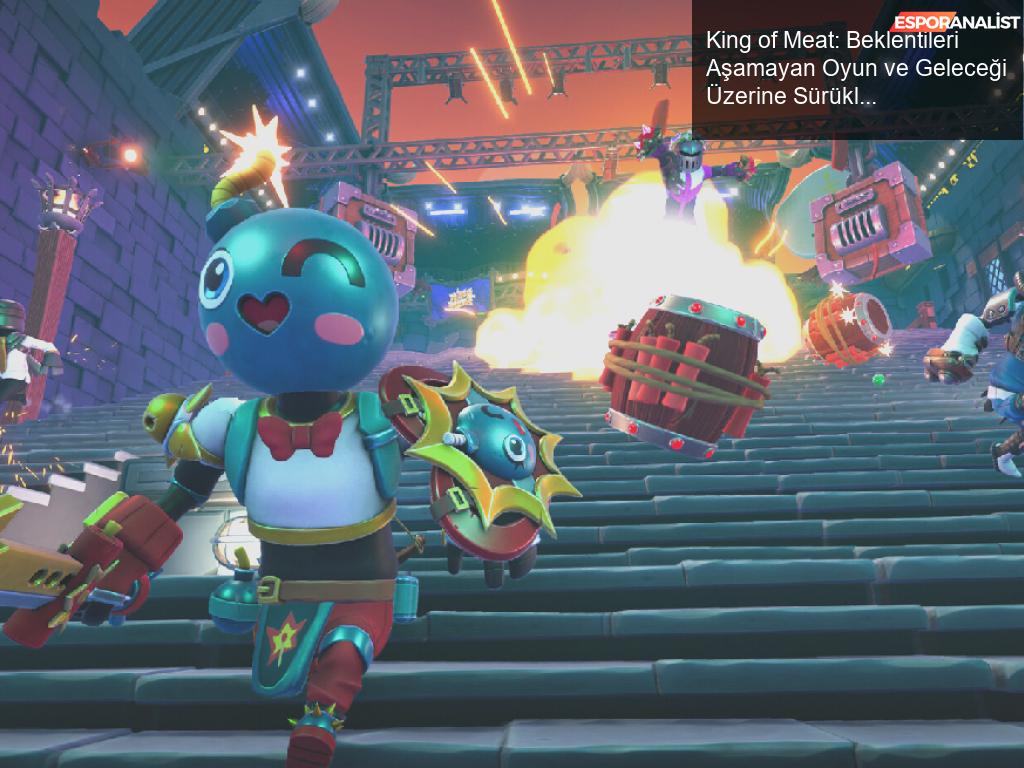
Task: Click the ESPORANALIST logo
Action: pos(957,22)
